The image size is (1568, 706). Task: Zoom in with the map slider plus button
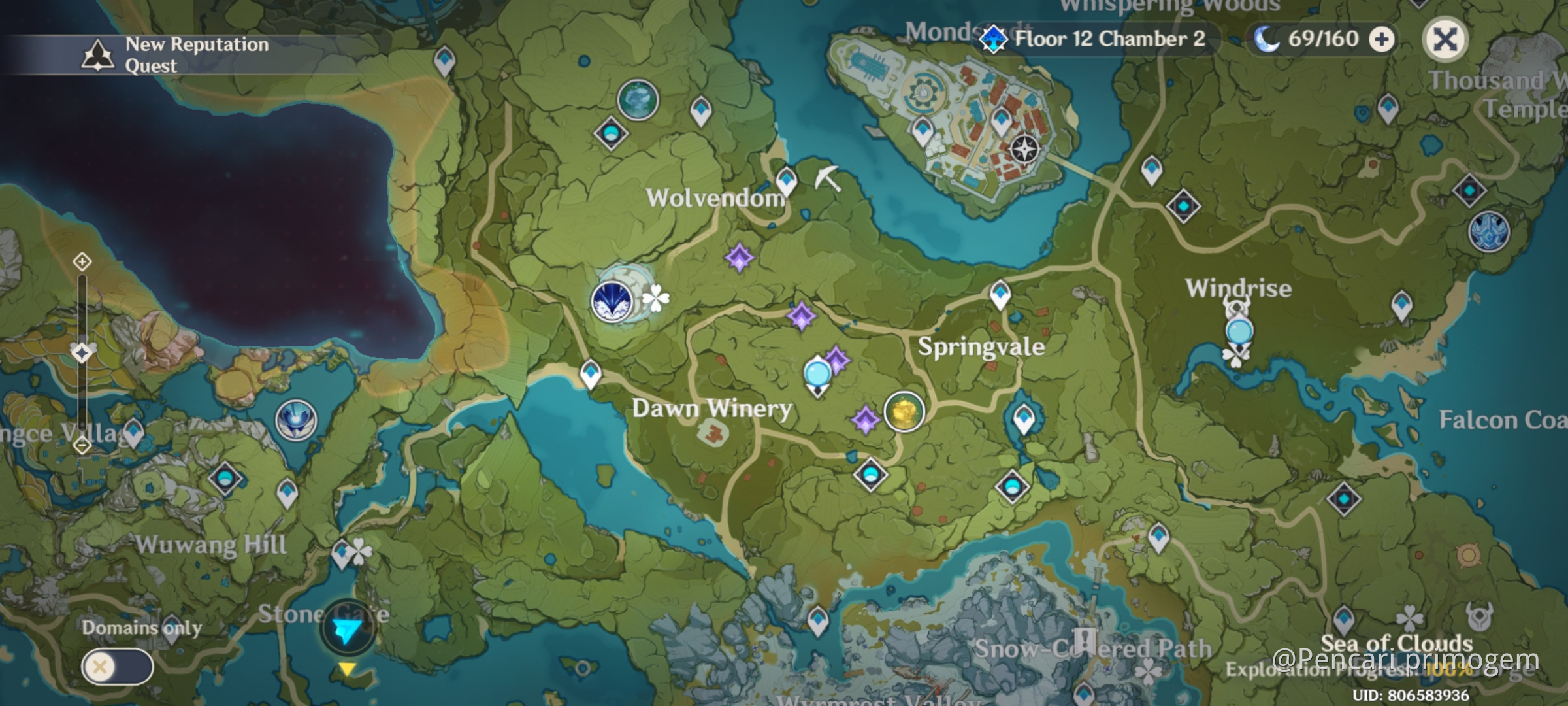[82, 262]
